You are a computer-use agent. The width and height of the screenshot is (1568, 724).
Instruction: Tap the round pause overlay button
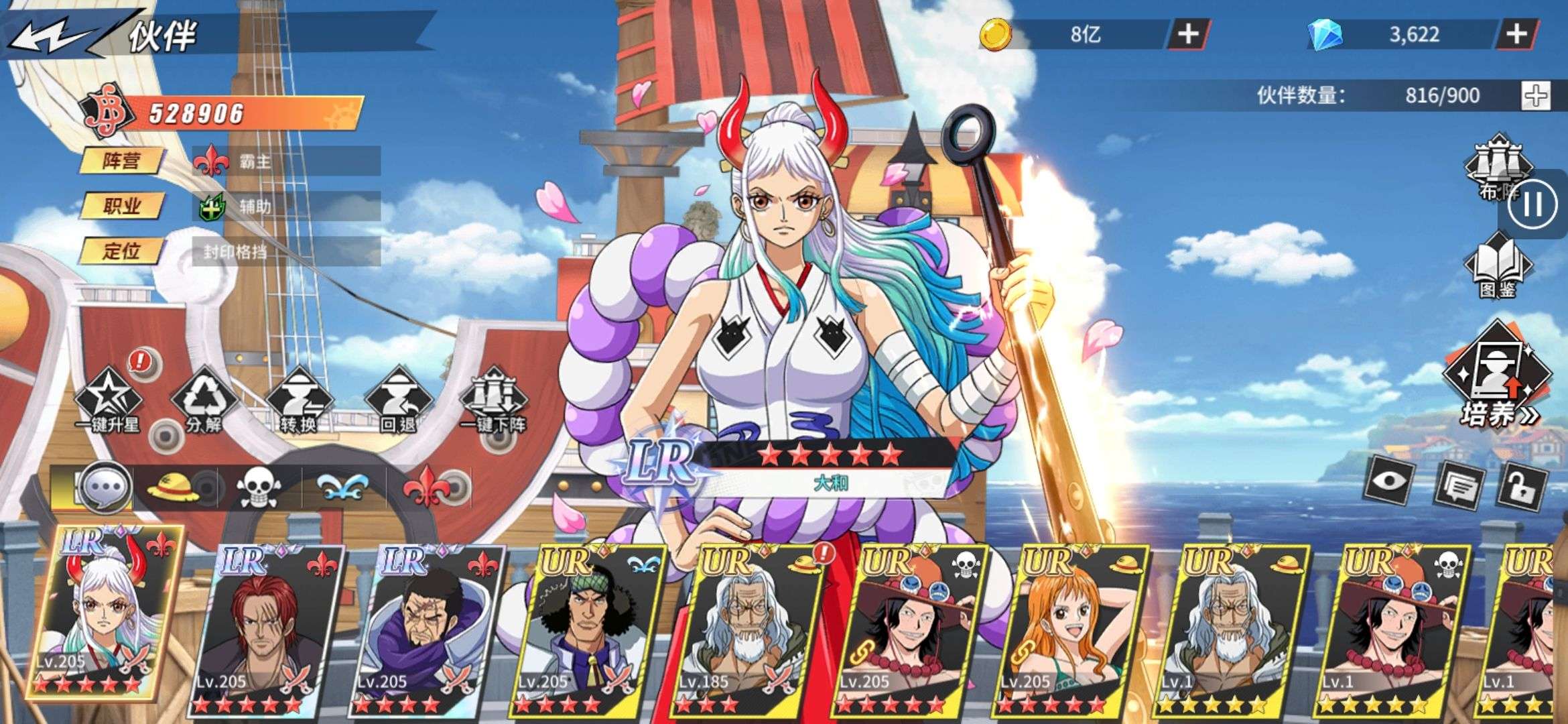(x=1533, y=204)
